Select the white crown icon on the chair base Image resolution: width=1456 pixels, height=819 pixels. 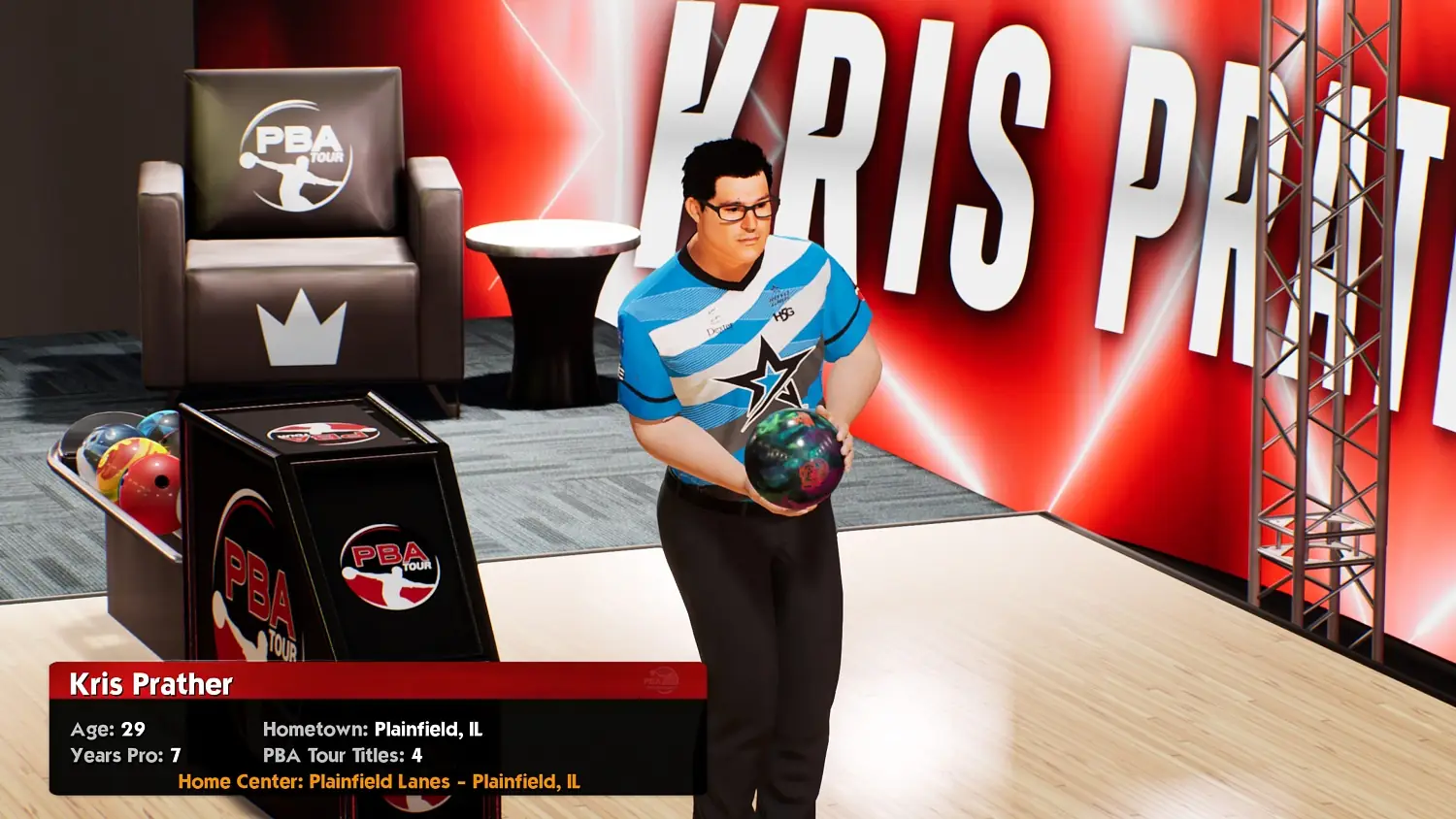click(301, 334)
